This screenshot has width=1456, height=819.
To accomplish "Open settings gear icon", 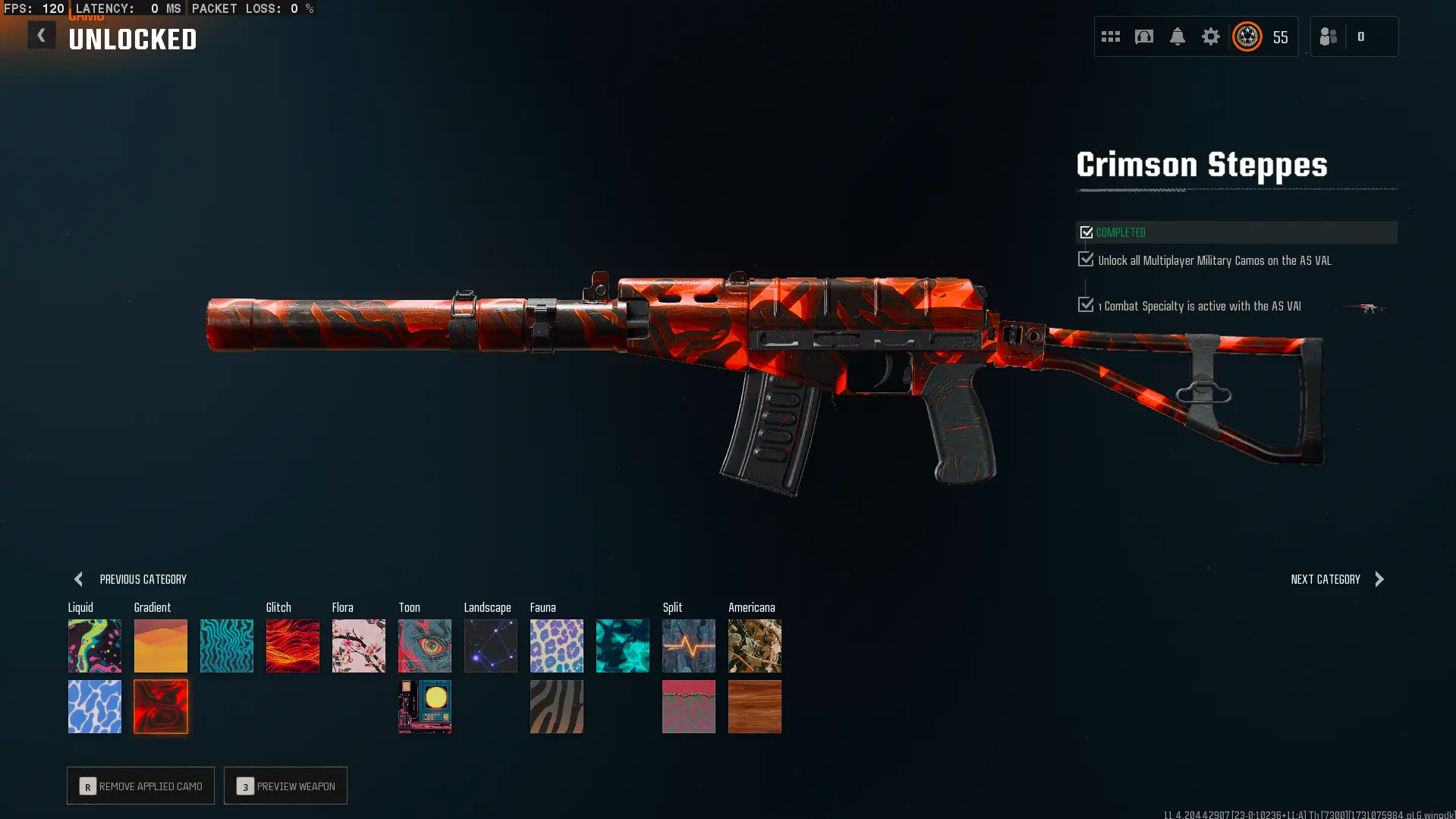I will pos(1210,36).
